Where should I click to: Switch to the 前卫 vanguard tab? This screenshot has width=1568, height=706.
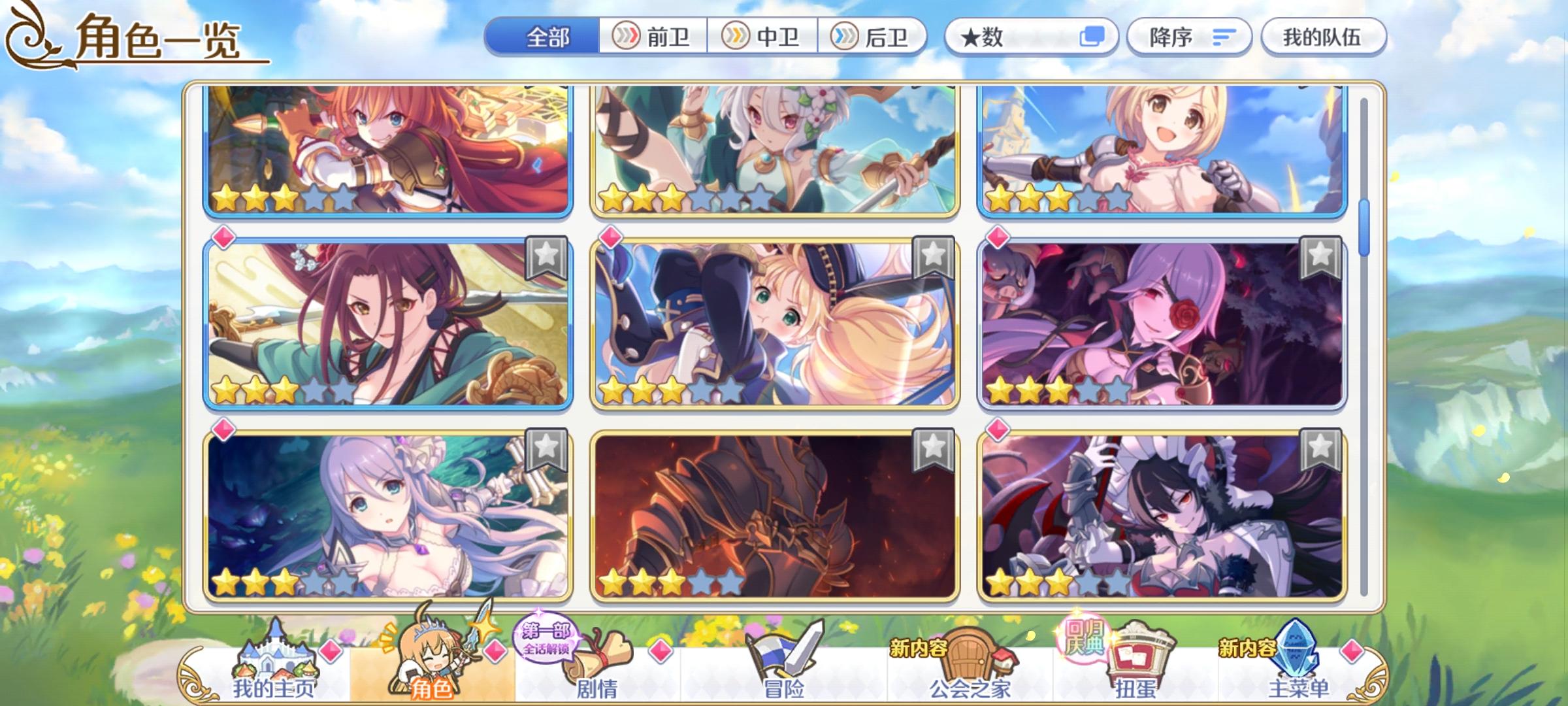653,37
